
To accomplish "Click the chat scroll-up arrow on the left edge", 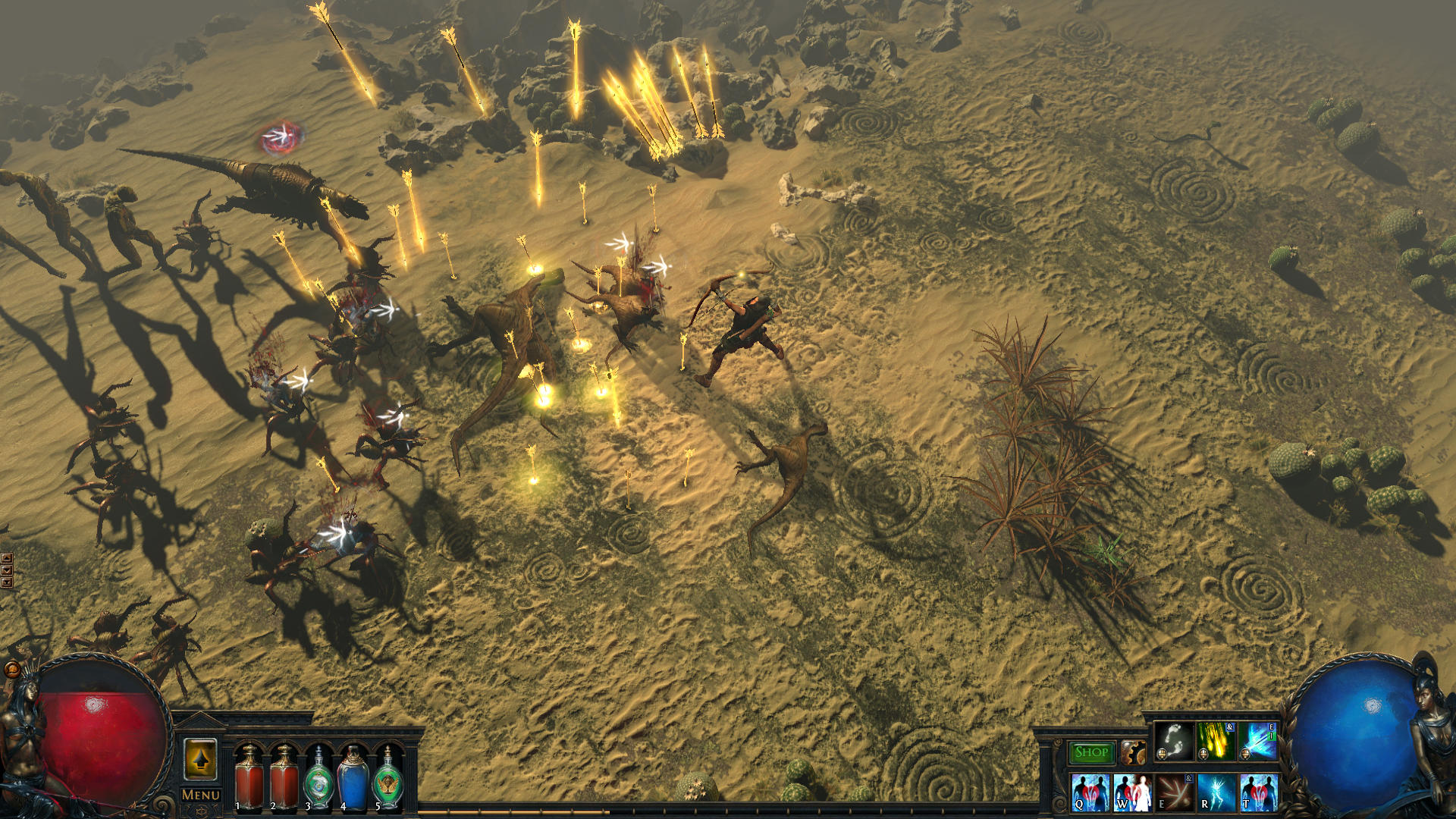I will 6,558.
